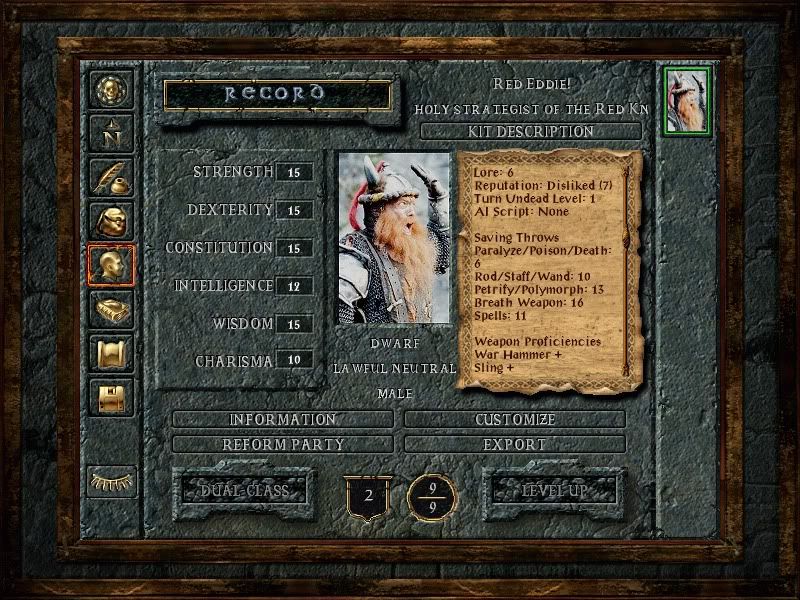Select the character record head icon
800x600 pixels.
pyautogui.click(x=108, y=265)
